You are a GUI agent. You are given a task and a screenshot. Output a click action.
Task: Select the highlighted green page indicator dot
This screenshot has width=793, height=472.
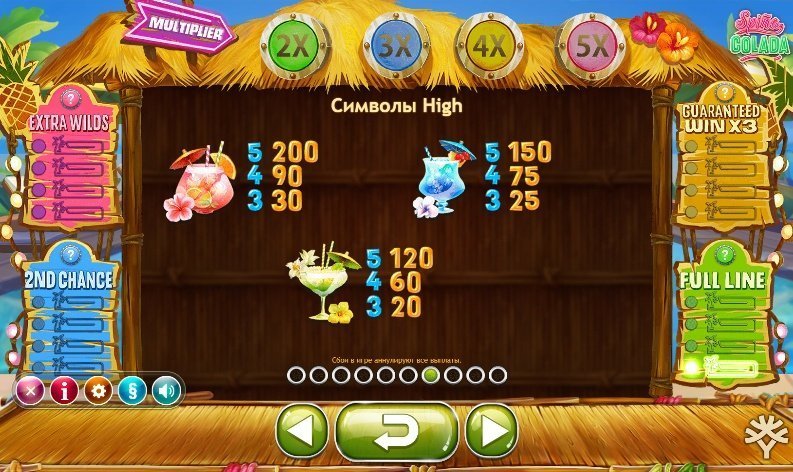click(x=431, y=375)
